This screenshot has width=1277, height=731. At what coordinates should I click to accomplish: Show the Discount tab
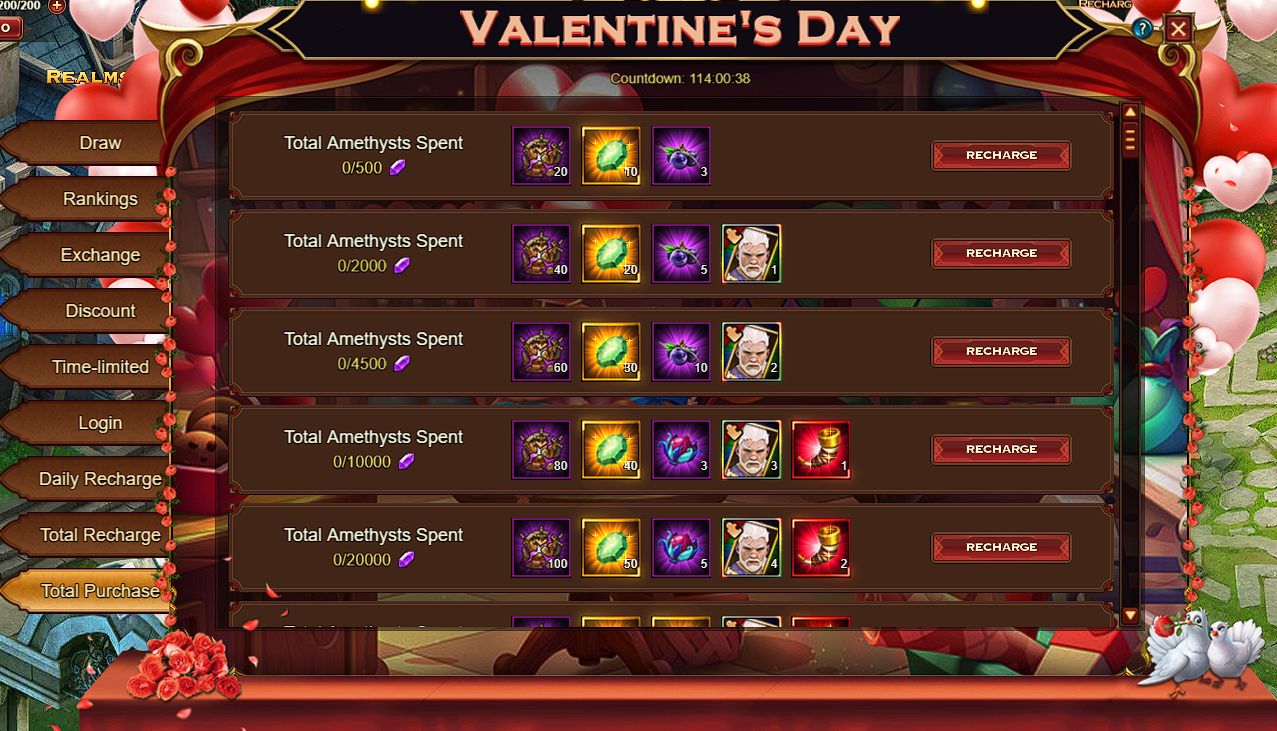(100, 311)
